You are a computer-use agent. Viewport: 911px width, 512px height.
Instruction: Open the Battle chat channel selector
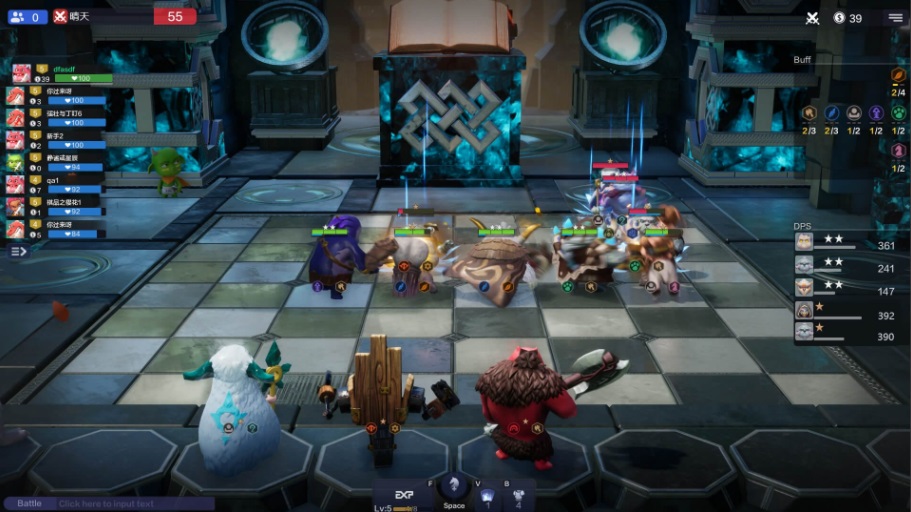click(x=29, y=504)
